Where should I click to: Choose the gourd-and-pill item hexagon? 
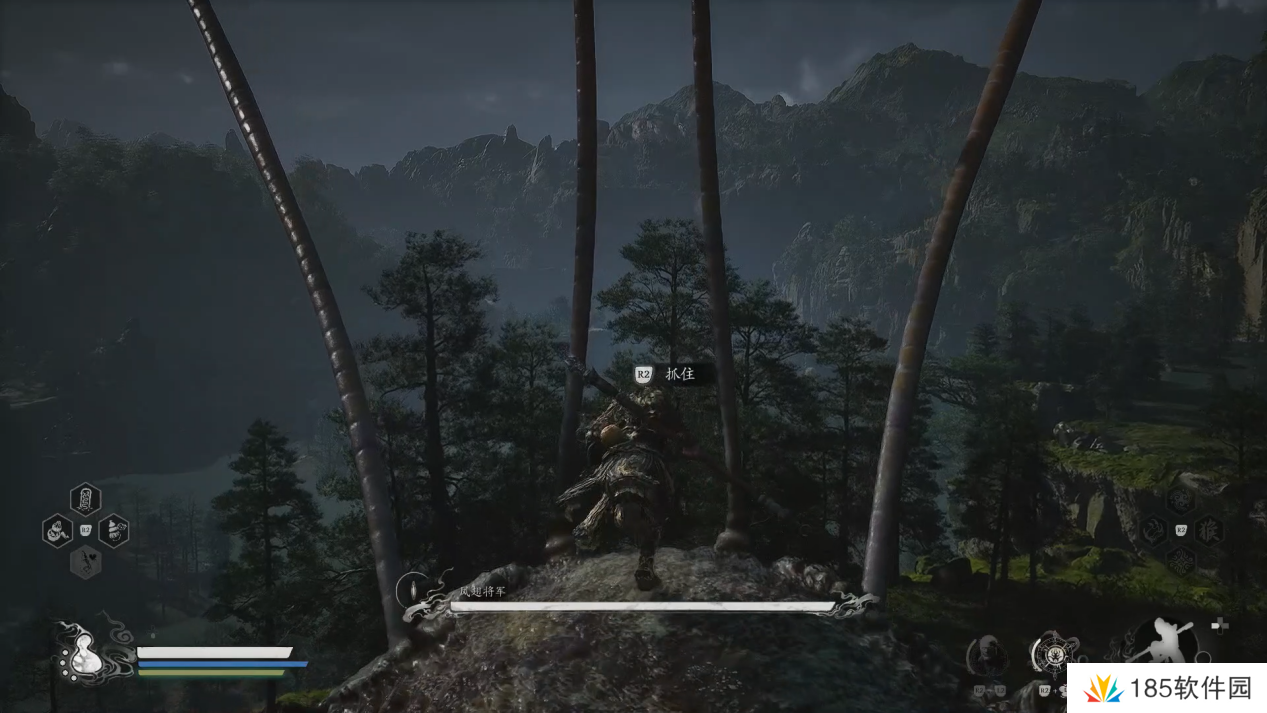[114, 530]
